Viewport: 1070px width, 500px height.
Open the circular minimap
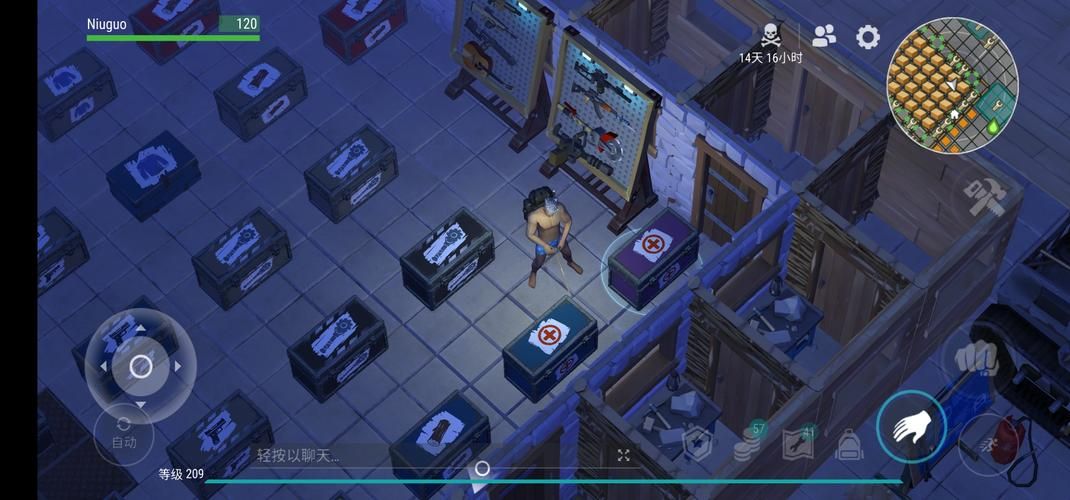click(x=952, y=86)
